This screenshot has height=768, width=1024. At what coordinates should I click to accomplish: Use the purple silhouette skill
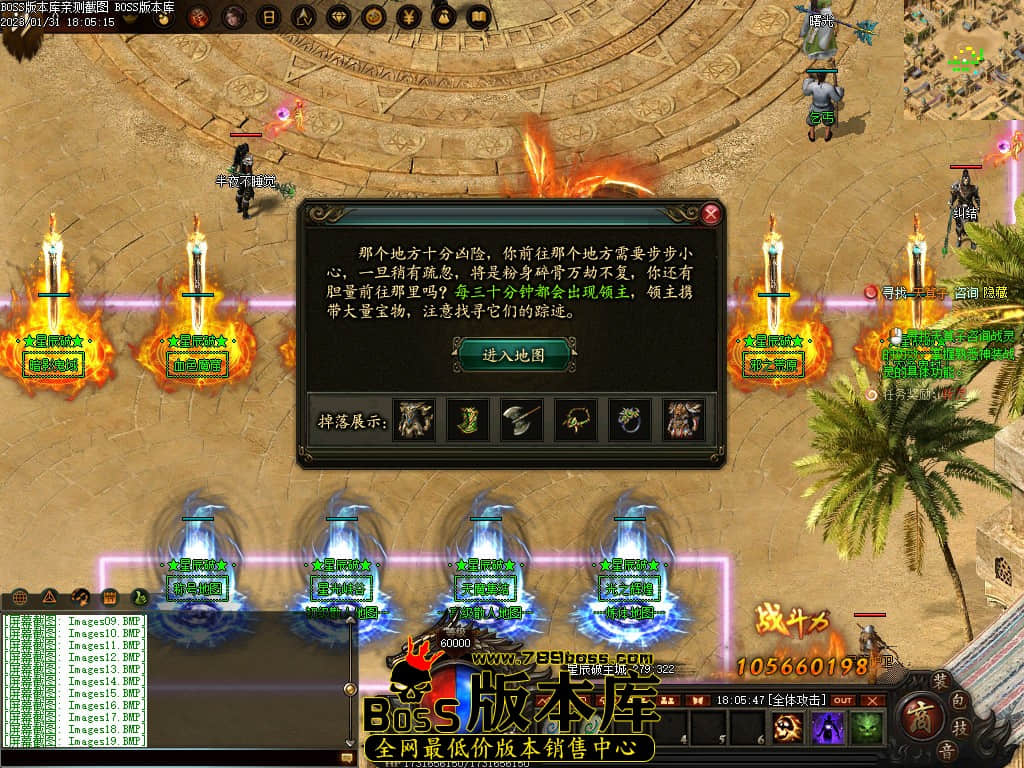(828, 728)
